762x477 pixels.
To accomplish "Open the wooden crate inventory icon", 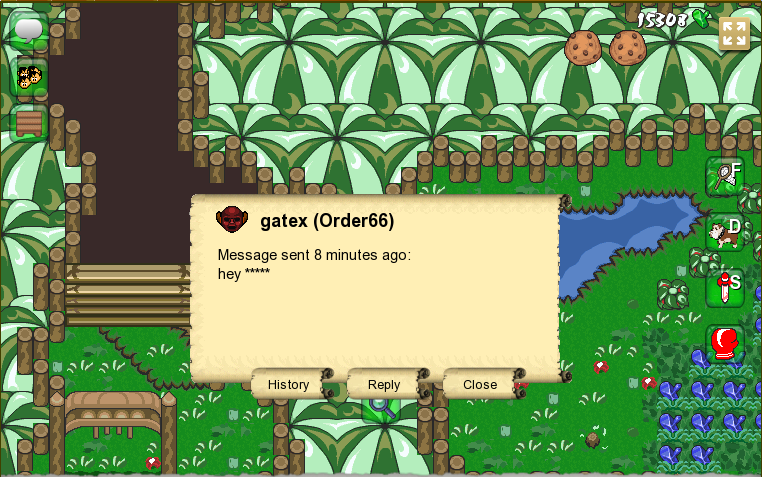I will point(29,123).
